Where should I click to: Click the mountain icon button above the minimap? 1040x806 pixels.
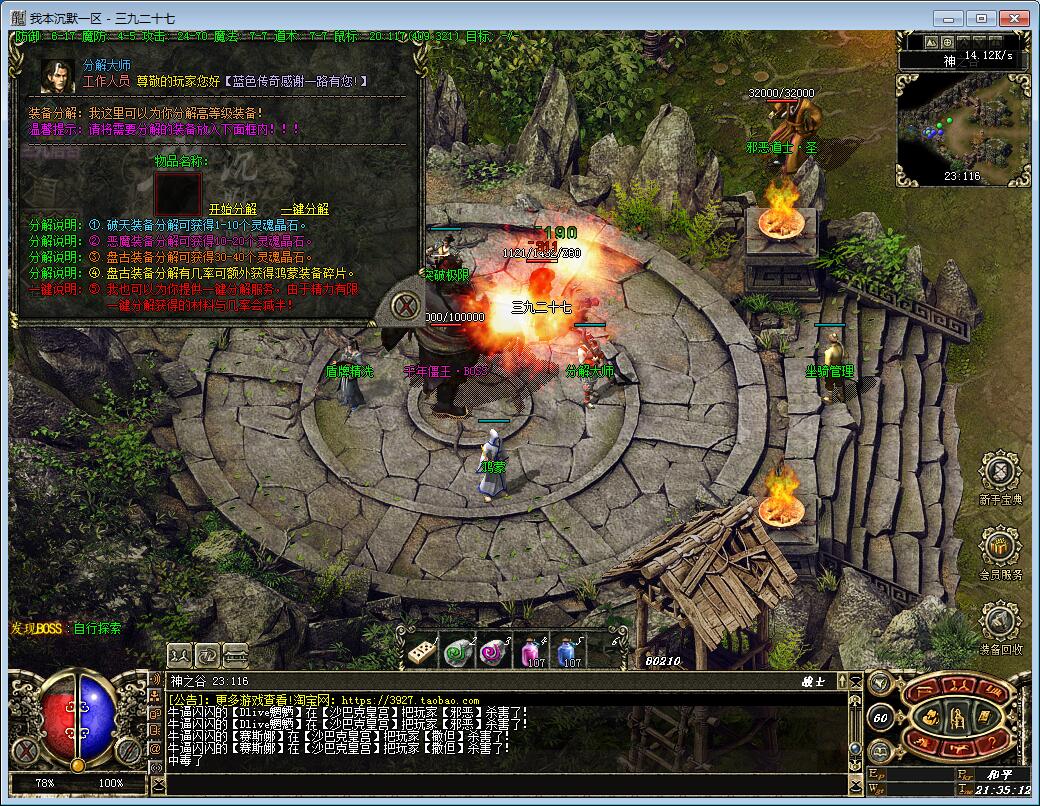(x=930, y=43)
